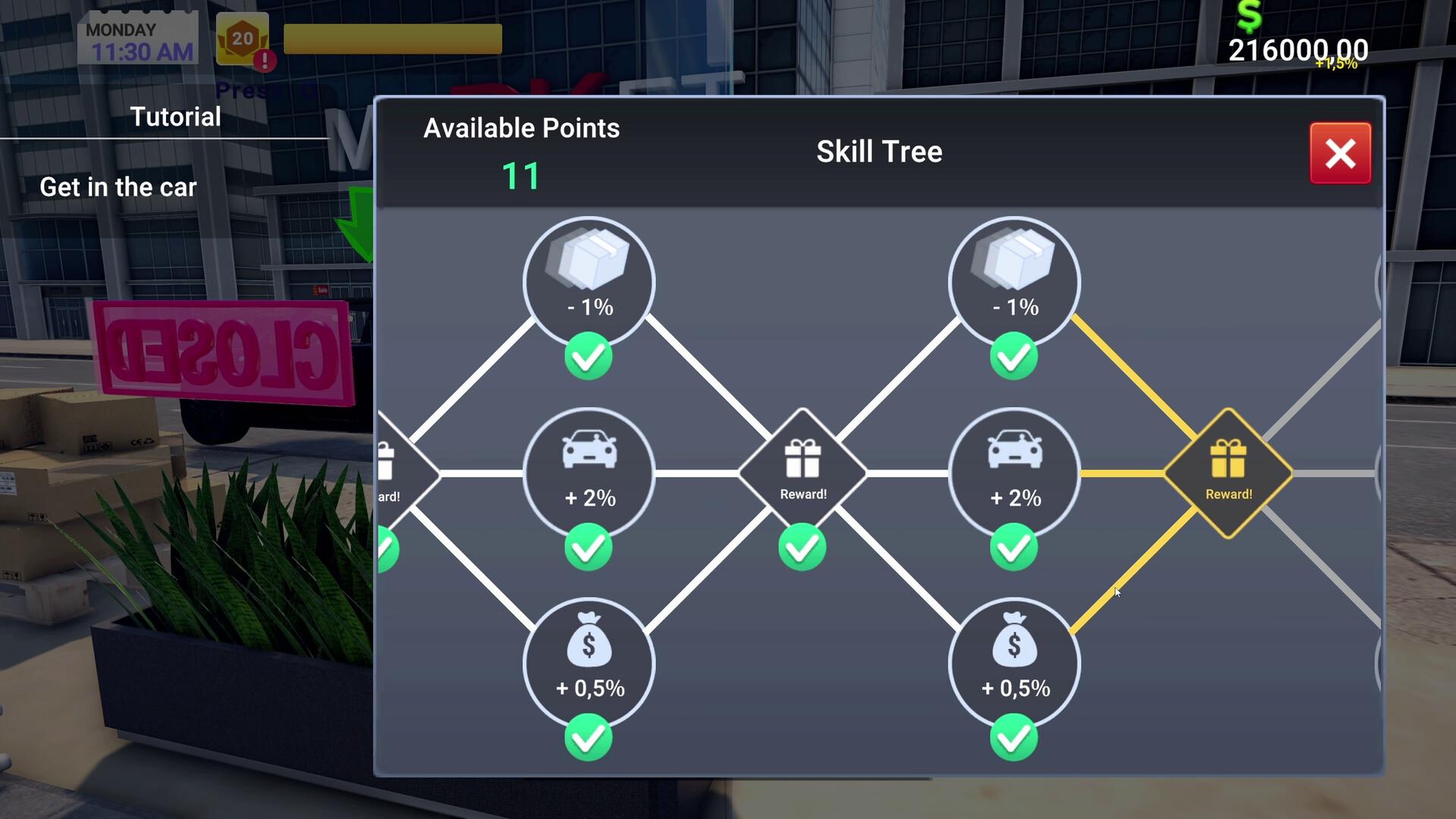This screenshot has width=1456, height=819.
Task: Select the left box delivery -1% skill node
Action: click(x=589, y=282)
